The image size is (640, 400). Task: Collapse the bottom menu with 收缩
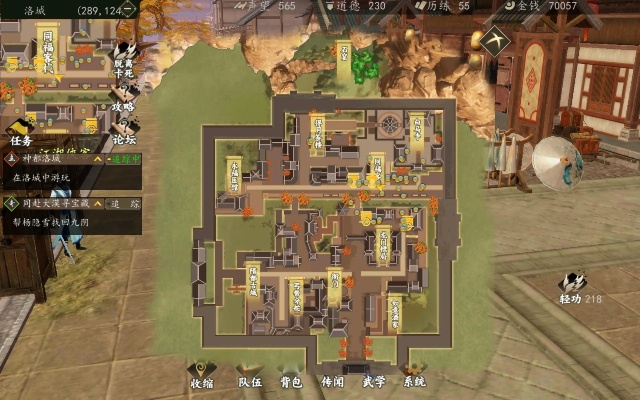201,375
